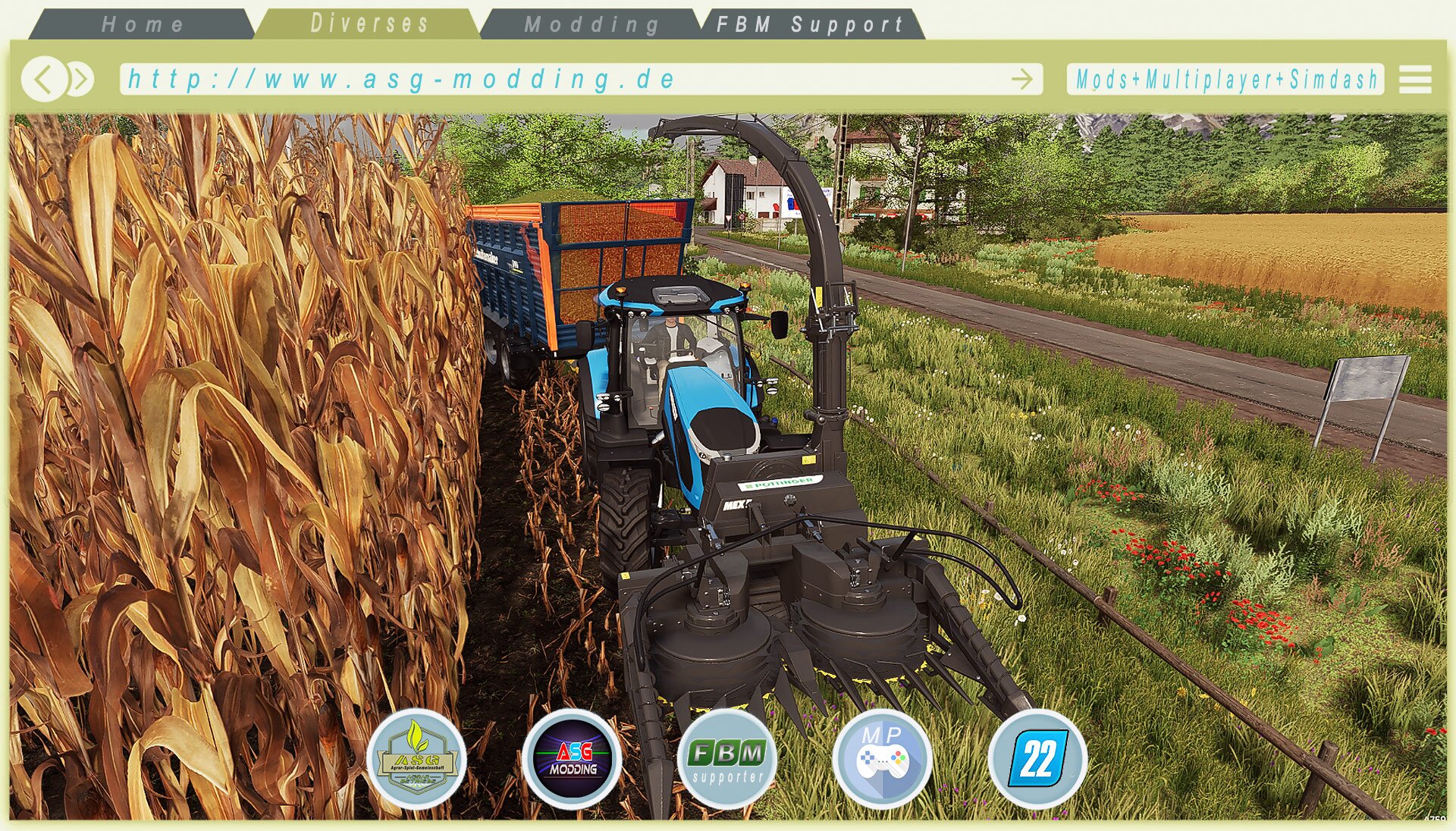The image size is (1456, 831).
Task: Open the ASG Agrar-Spiel-Gemeinschaft badge
Action: (416, 758)
